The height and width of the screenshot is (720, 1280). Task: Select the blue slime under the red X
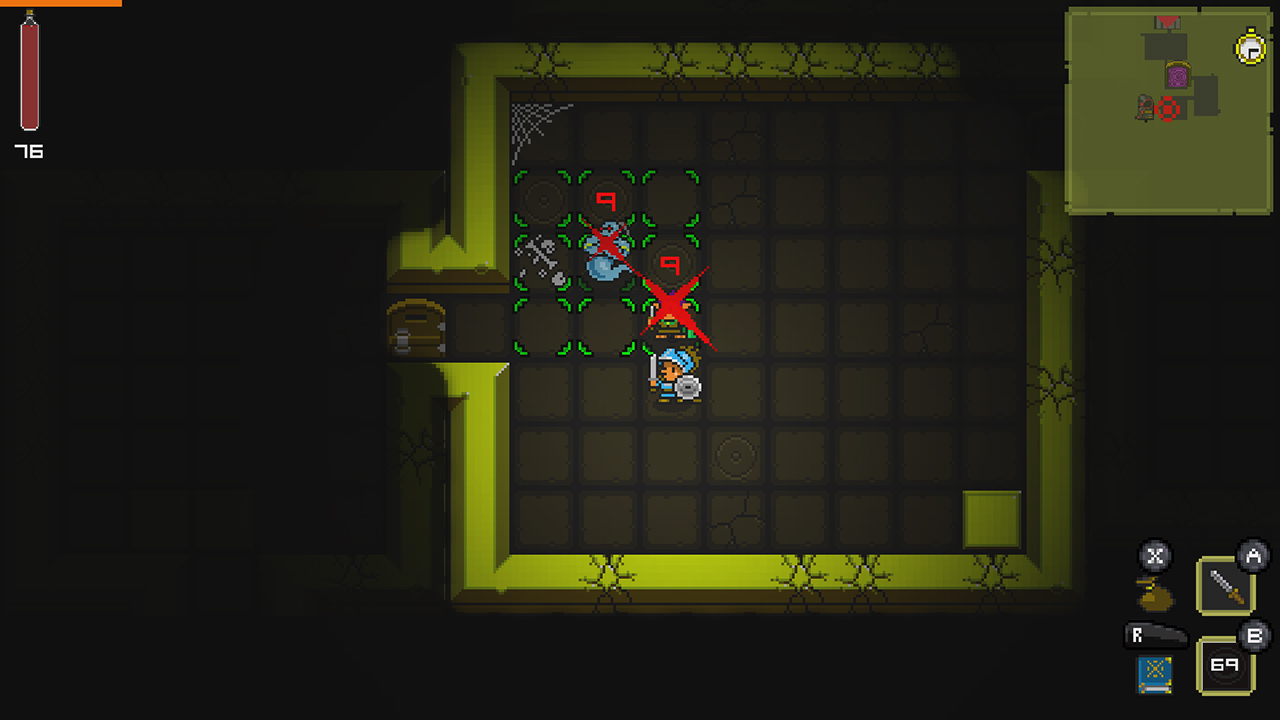tap(604, 264)
